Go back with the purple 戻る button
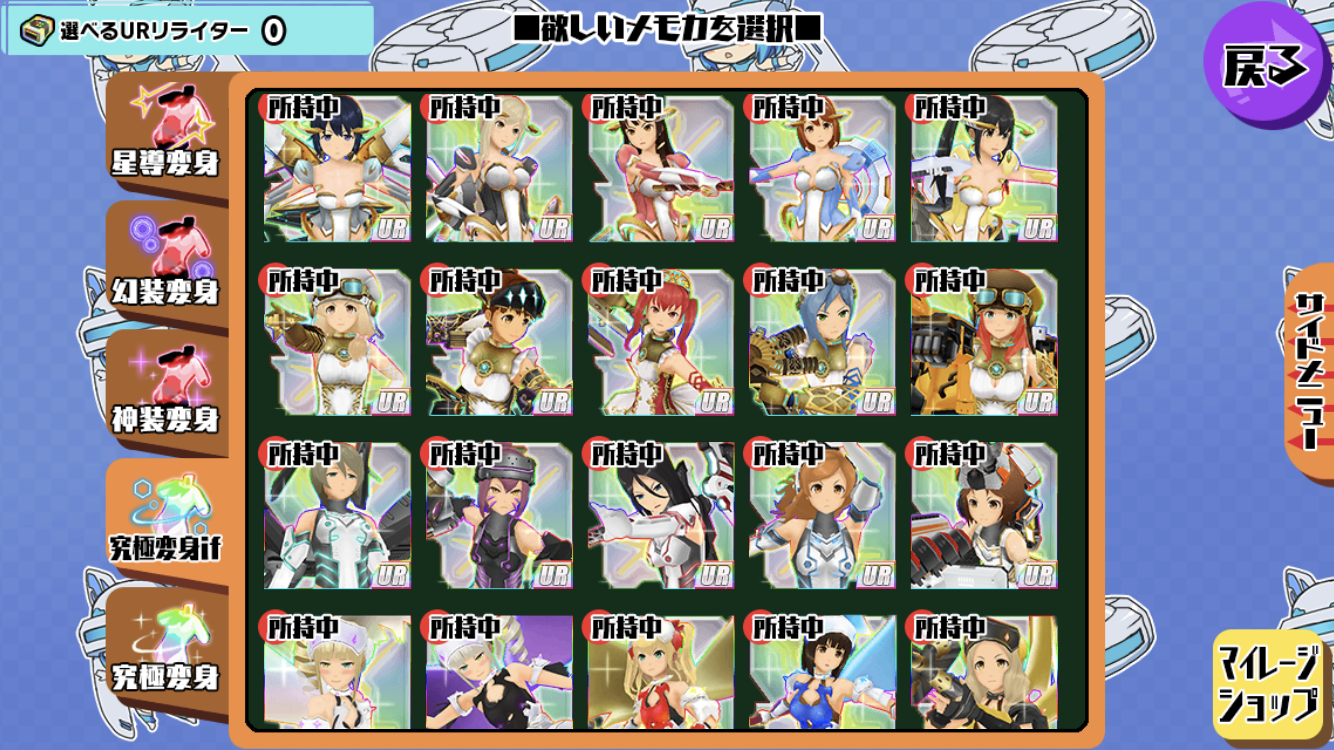 point(1264,64)
